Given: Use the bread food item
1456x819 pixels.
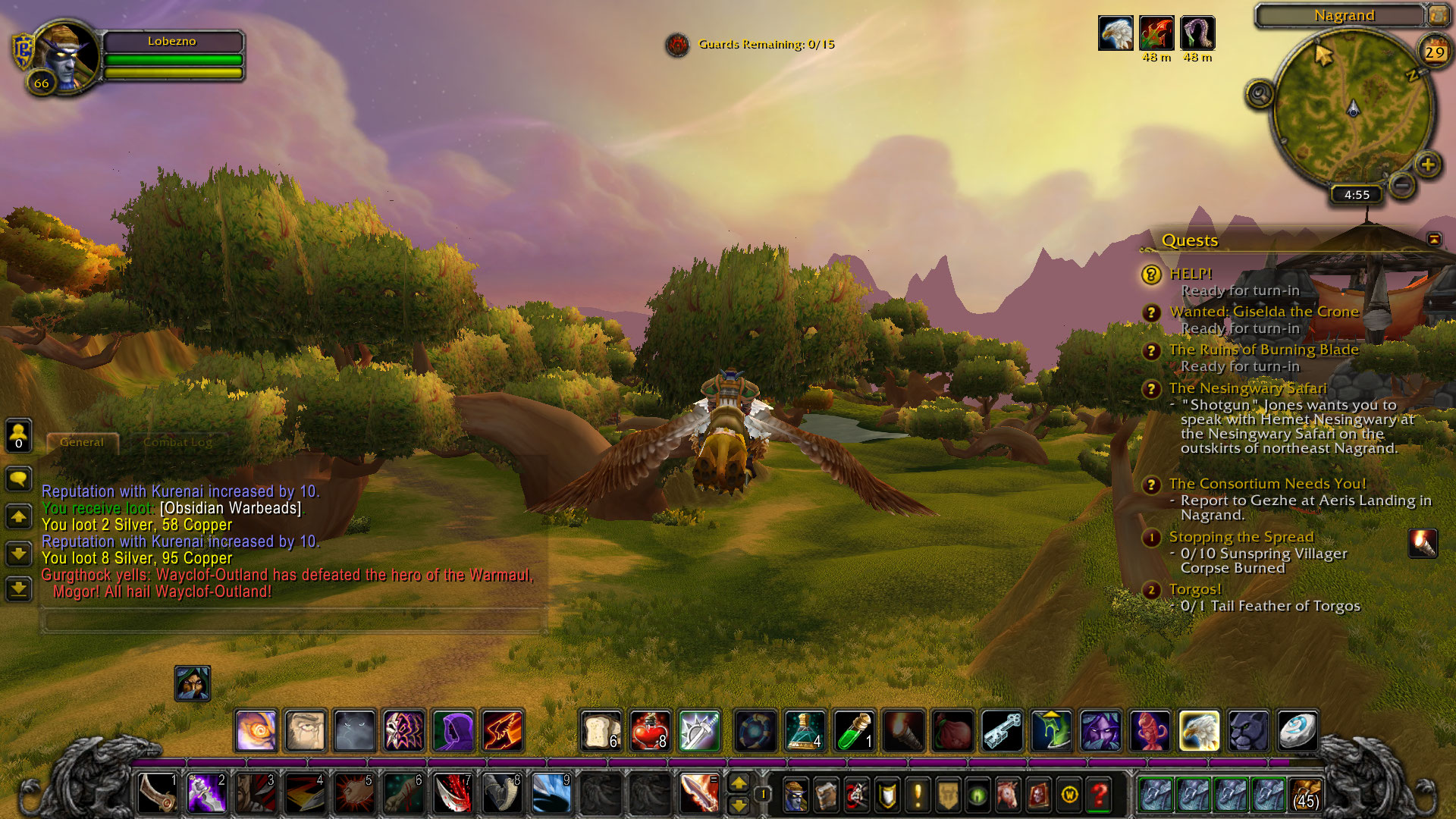Looking at the screenshot, I should (601, 731).
